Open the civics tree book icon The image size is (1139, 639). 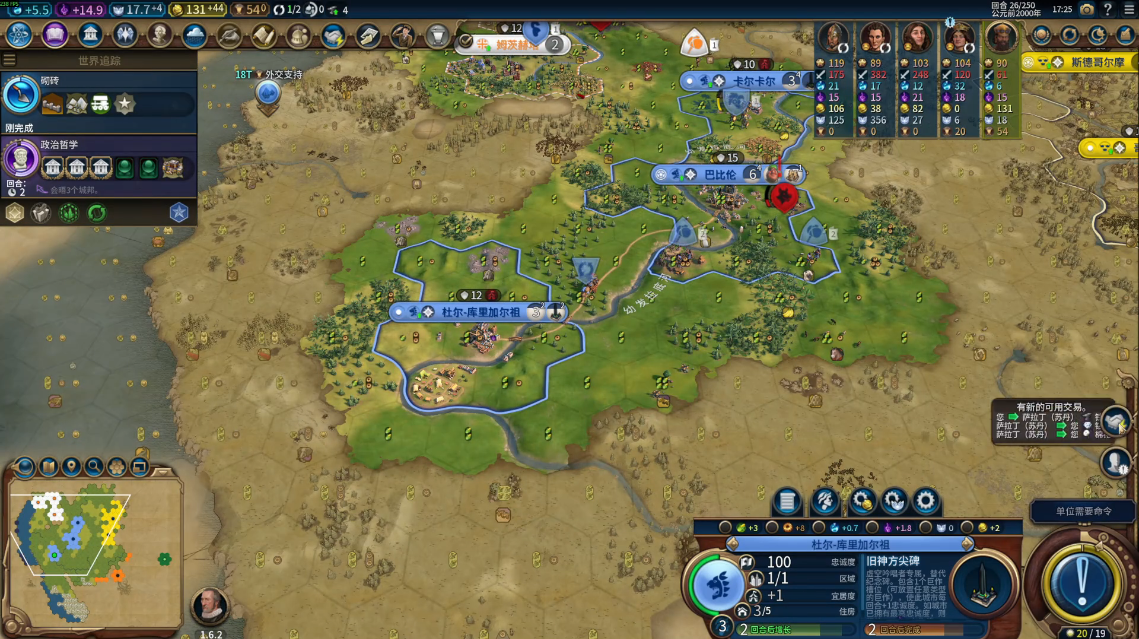tap(54, 35)
